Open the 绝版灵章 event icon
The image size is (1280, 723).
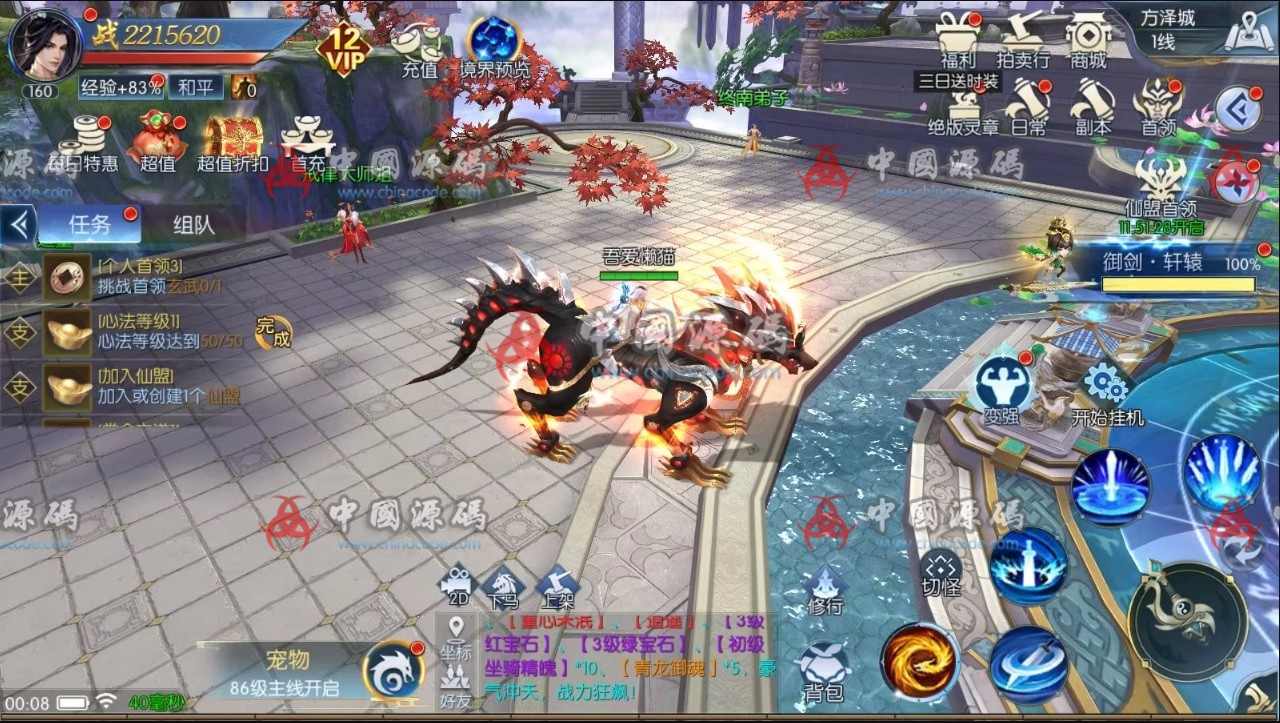coord(963,108)
